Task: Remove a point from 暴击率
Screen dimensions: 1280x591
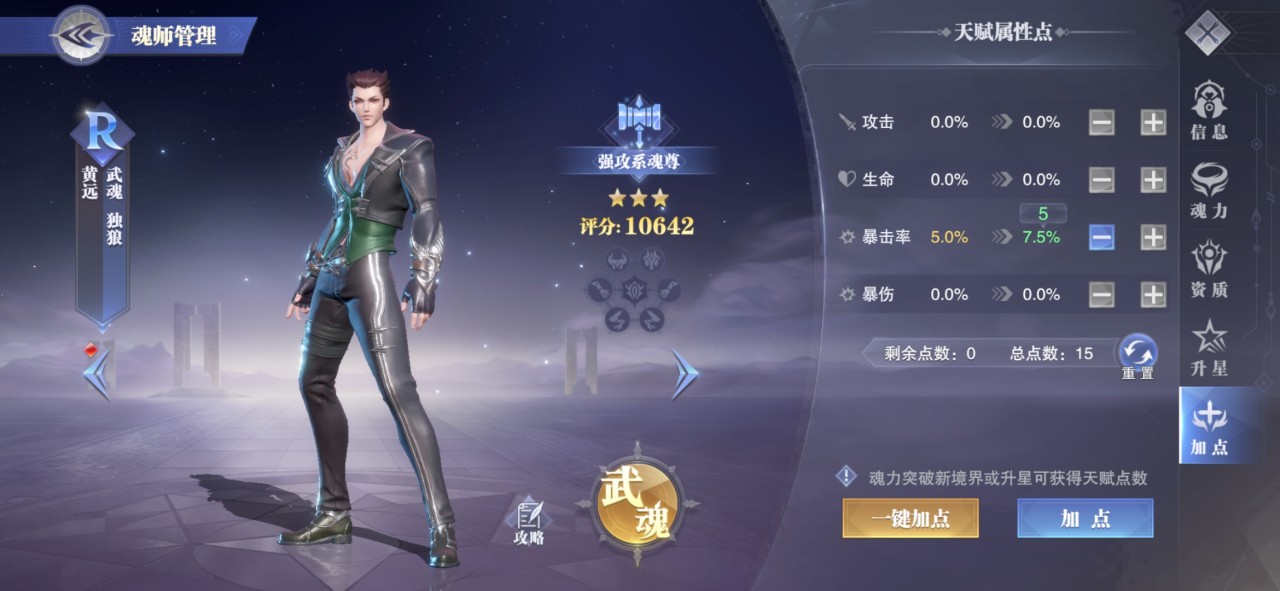Action: (x=1101, y=237)
